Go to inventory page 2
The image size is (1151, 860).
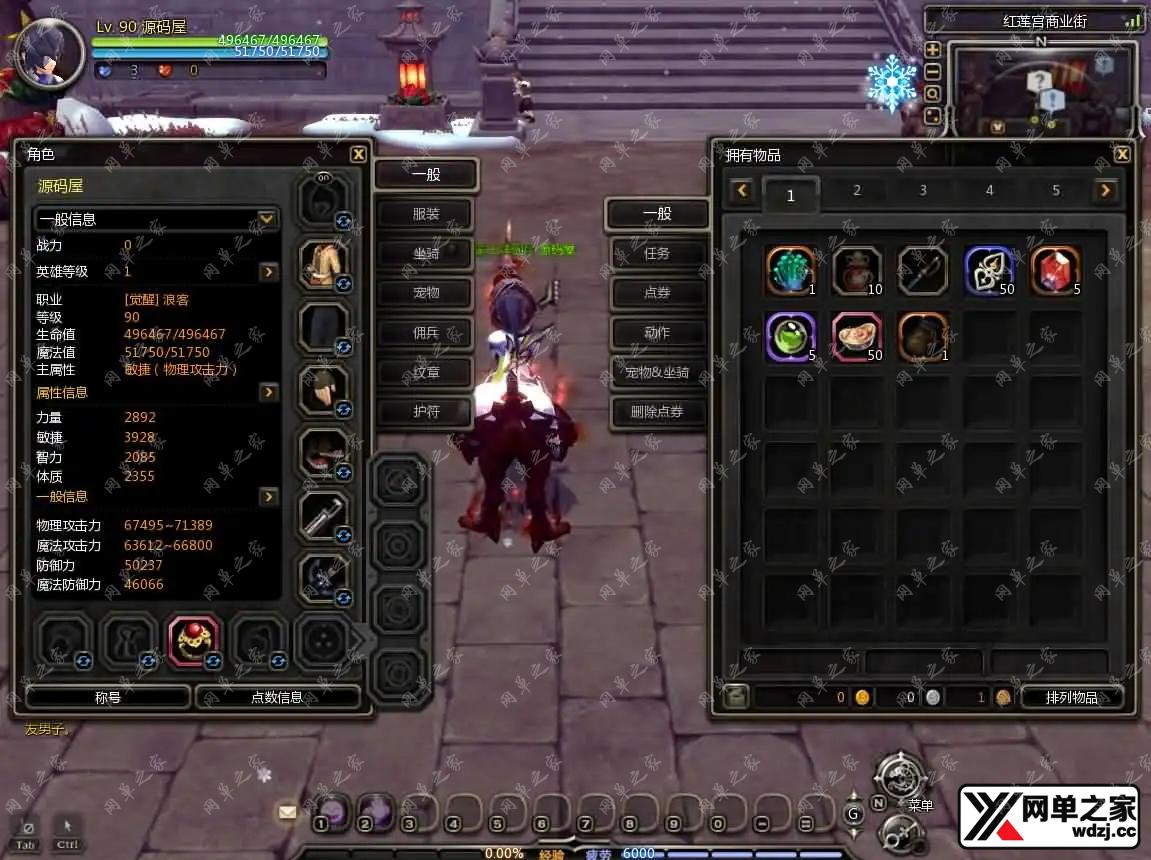[x=857, y=191]
